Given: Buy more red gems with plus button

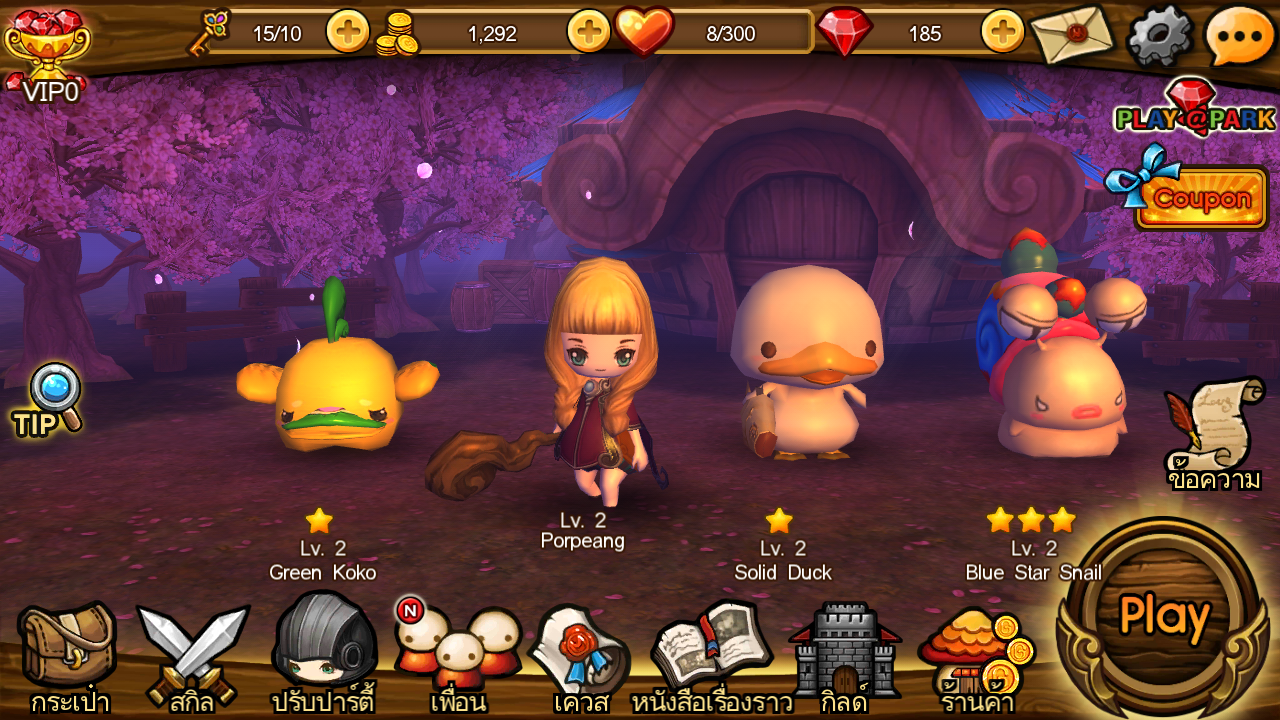Looking at the screenshot, I should coord(1002,32).
